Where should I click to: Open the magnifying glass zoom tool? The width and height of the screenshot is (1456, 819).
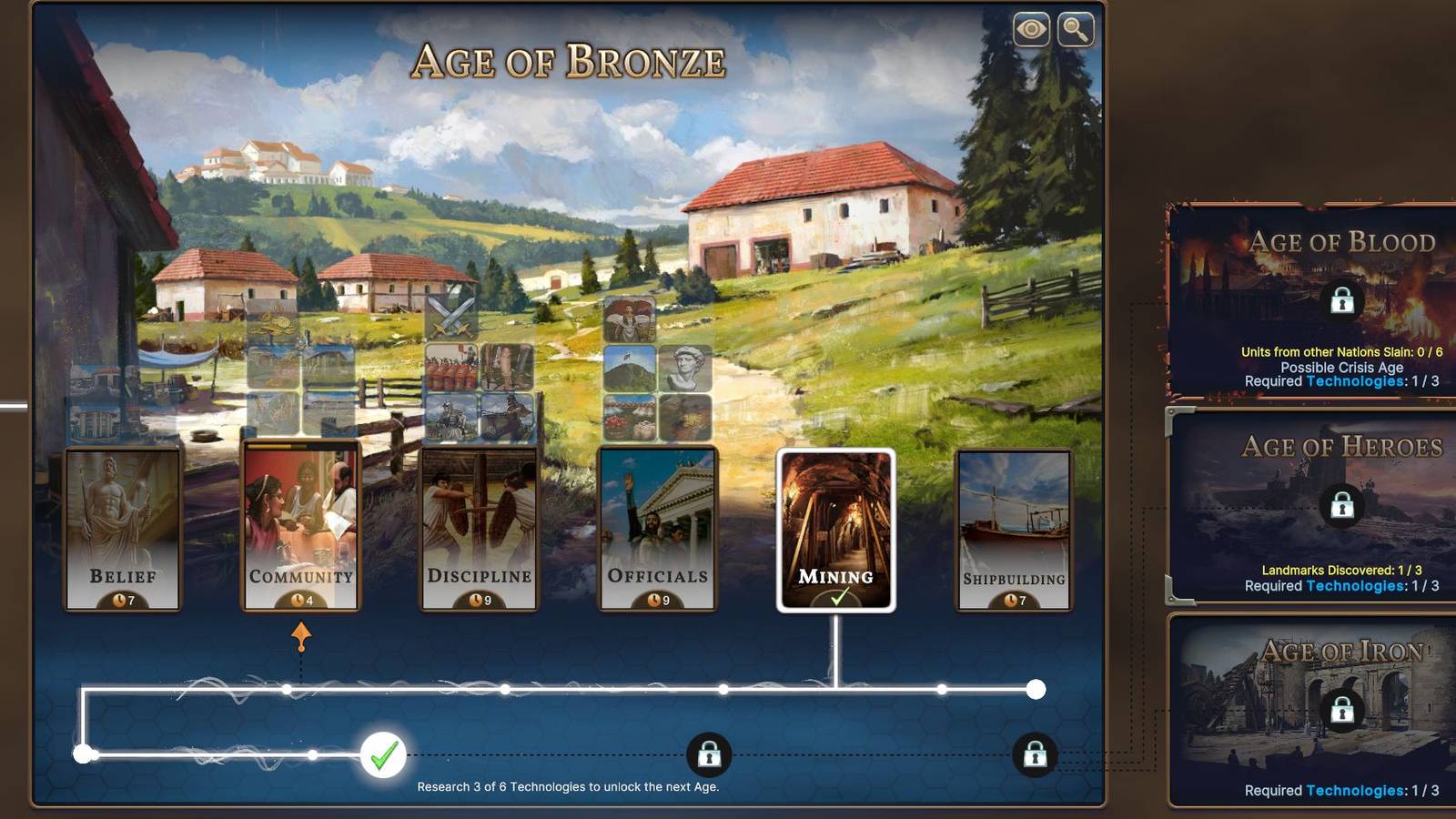[1075, 30]
